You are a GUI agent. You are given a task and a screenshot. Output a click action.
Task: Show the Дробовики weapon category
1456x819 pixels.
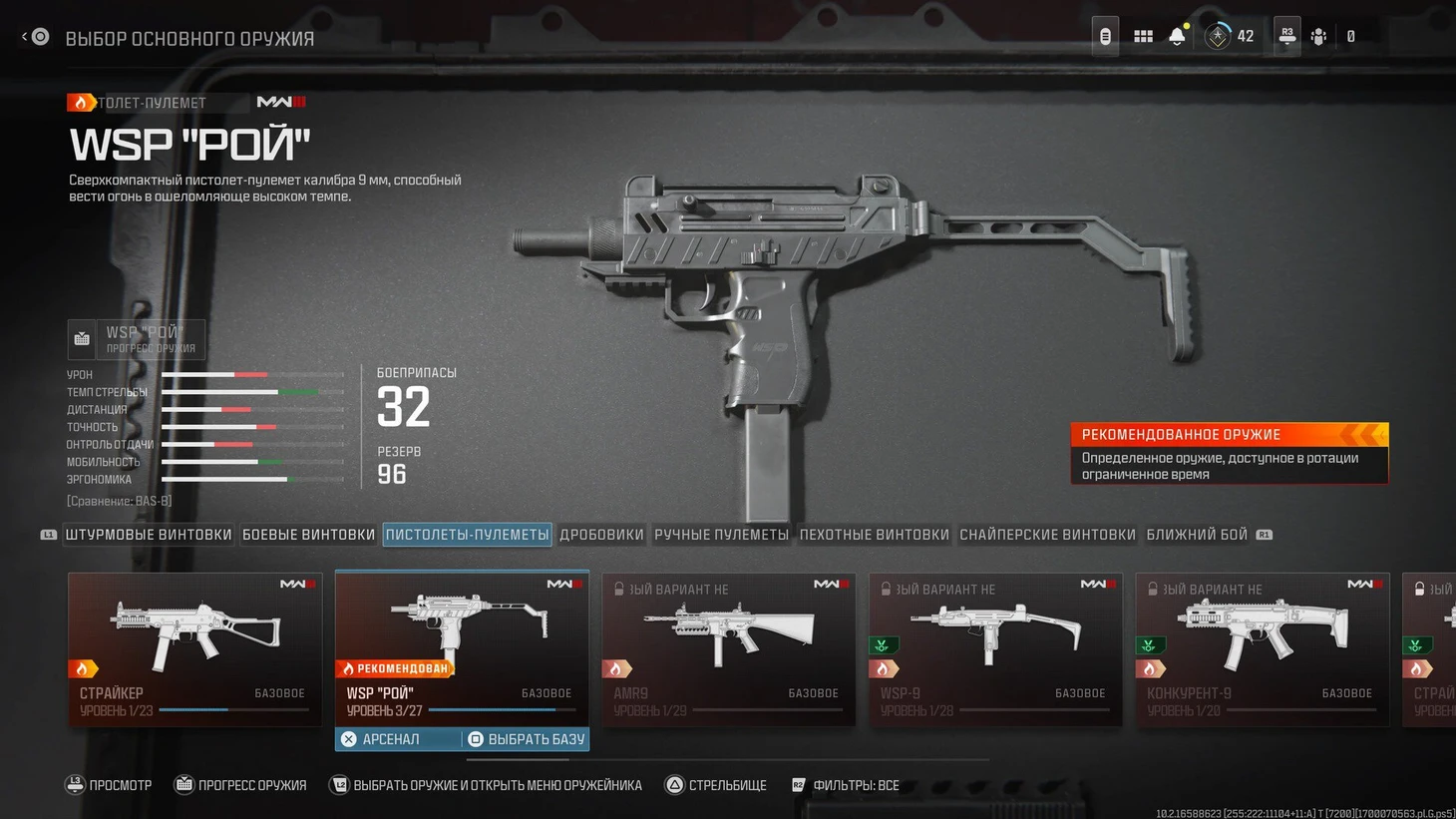(601, 535)
